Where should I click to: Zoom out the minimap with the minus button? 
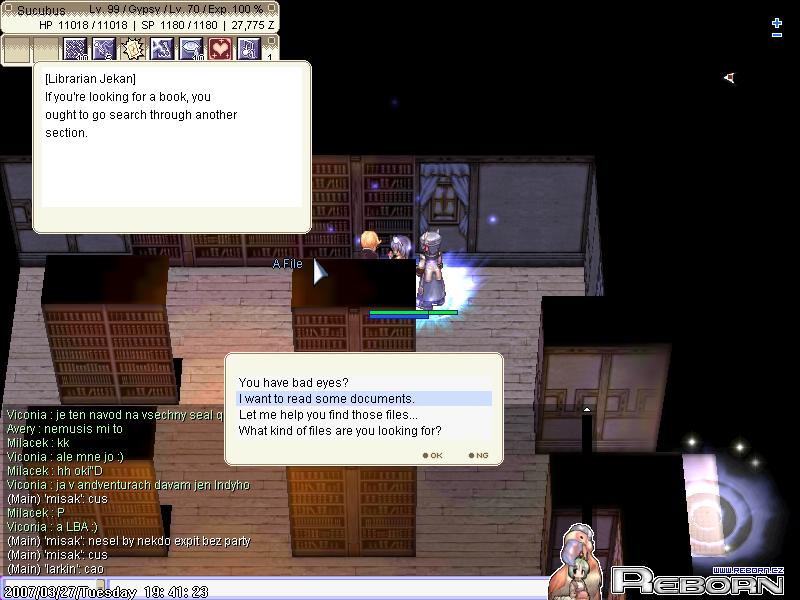pos(777,36)
